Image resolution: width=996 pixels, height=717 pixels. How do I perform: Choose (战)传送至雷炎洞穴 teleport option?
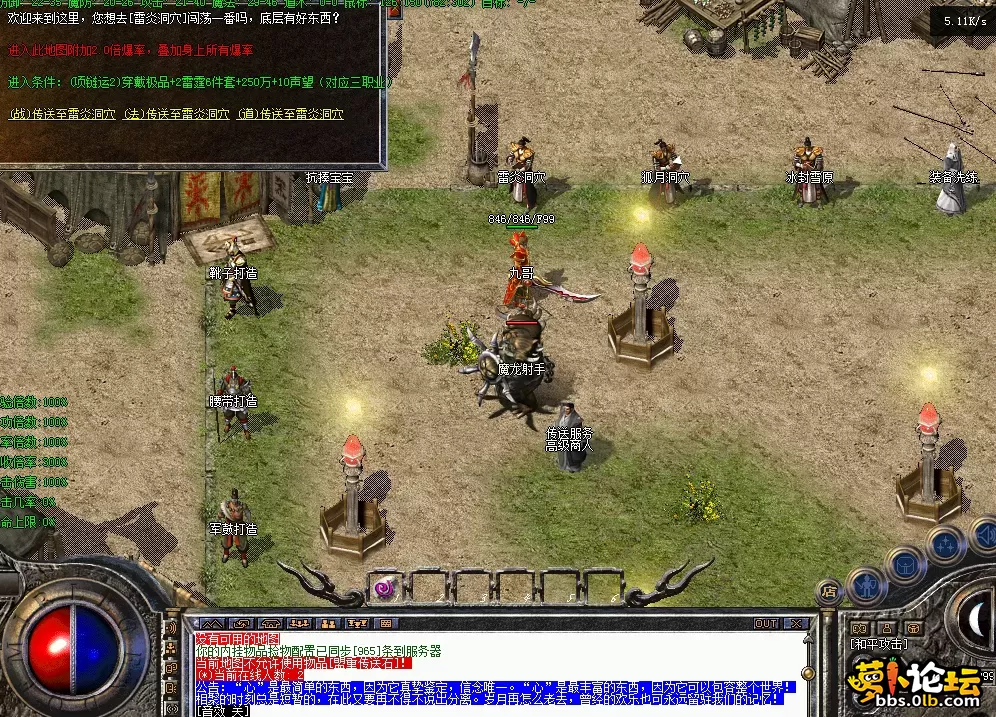coord(60,114)
